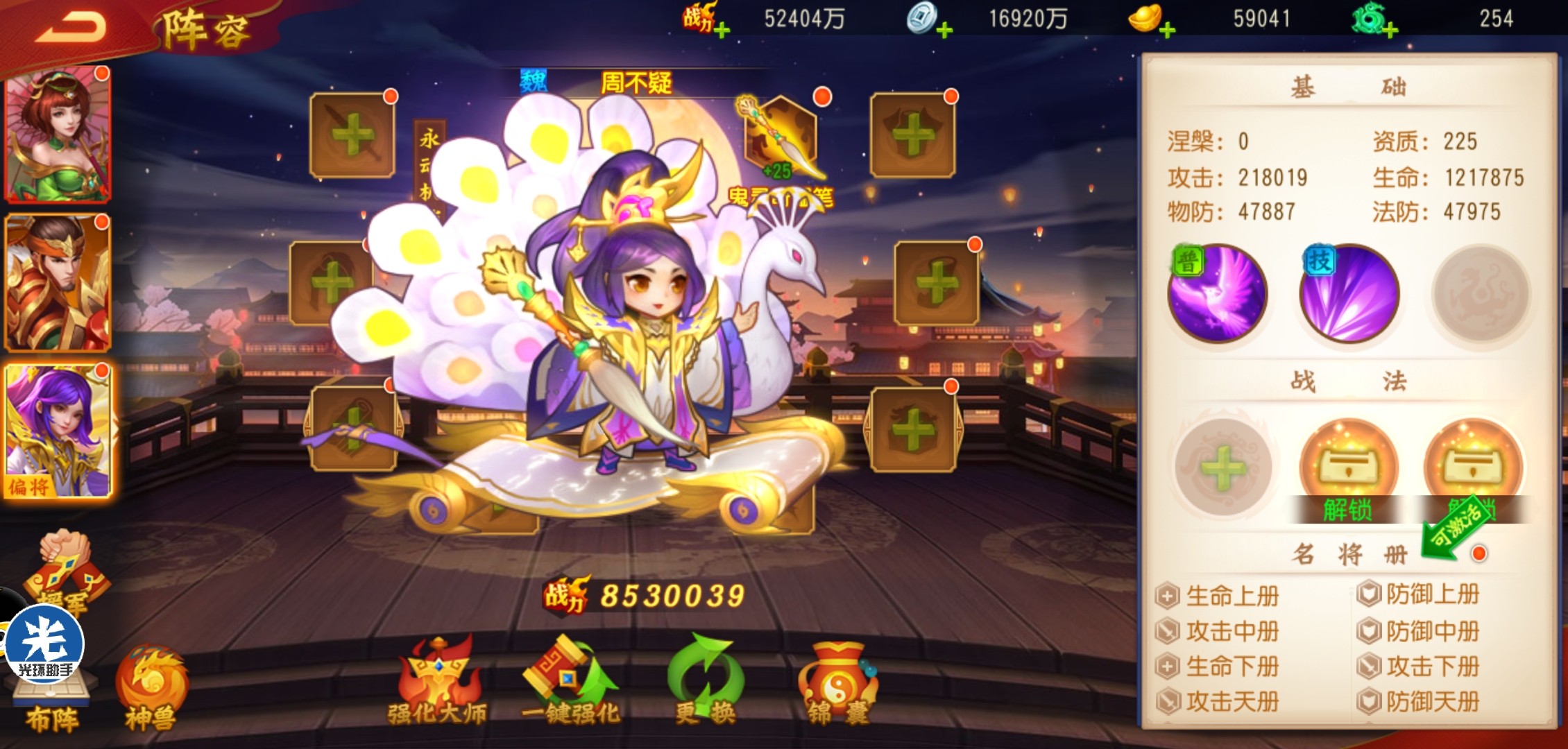This screenshot has width=1568, height=749.
Task: Add more gold ingots
Action: tap(1167, 31)
